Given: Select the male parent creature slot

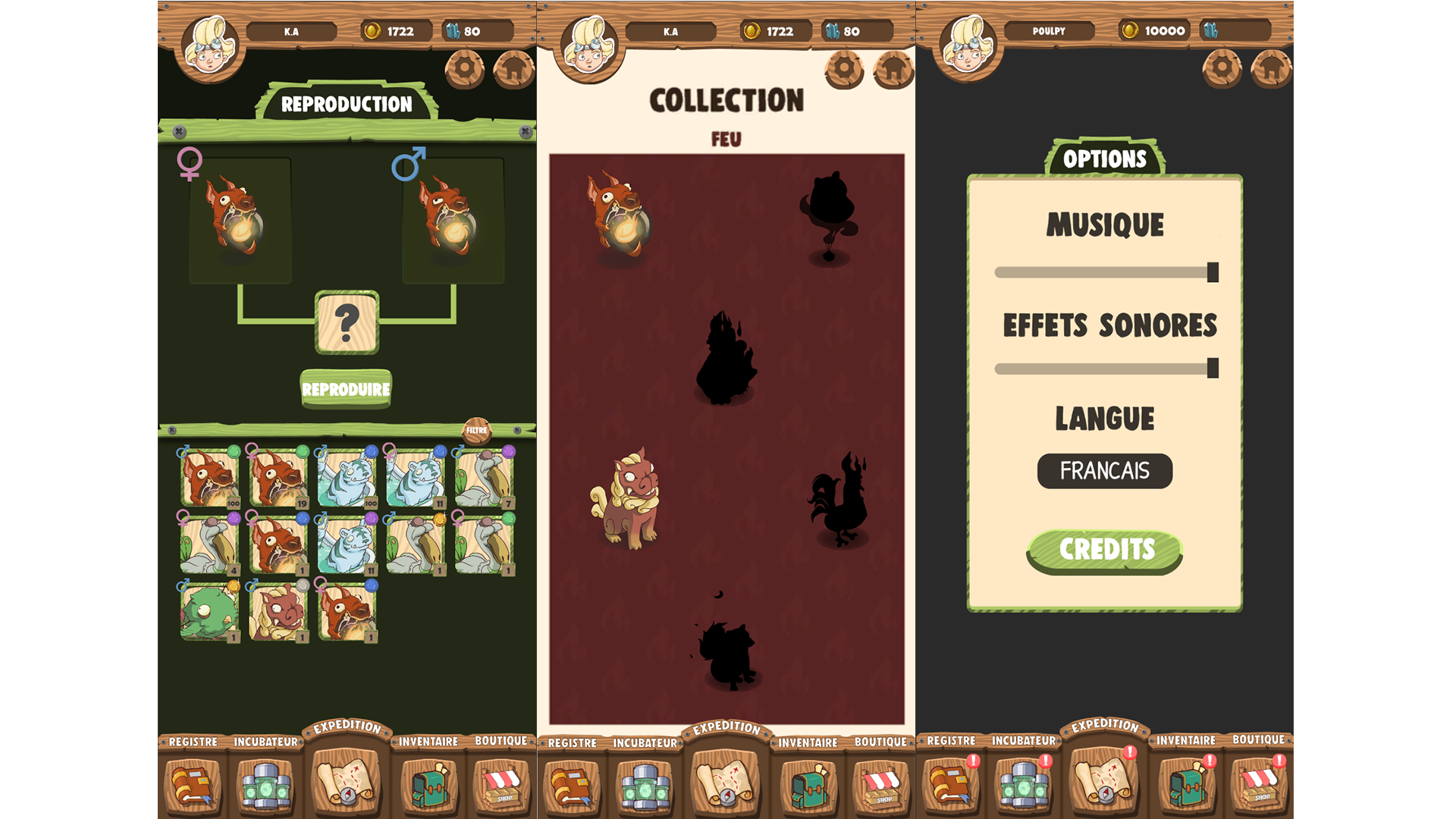Looking at the screenshot, I should pos(453,220).
